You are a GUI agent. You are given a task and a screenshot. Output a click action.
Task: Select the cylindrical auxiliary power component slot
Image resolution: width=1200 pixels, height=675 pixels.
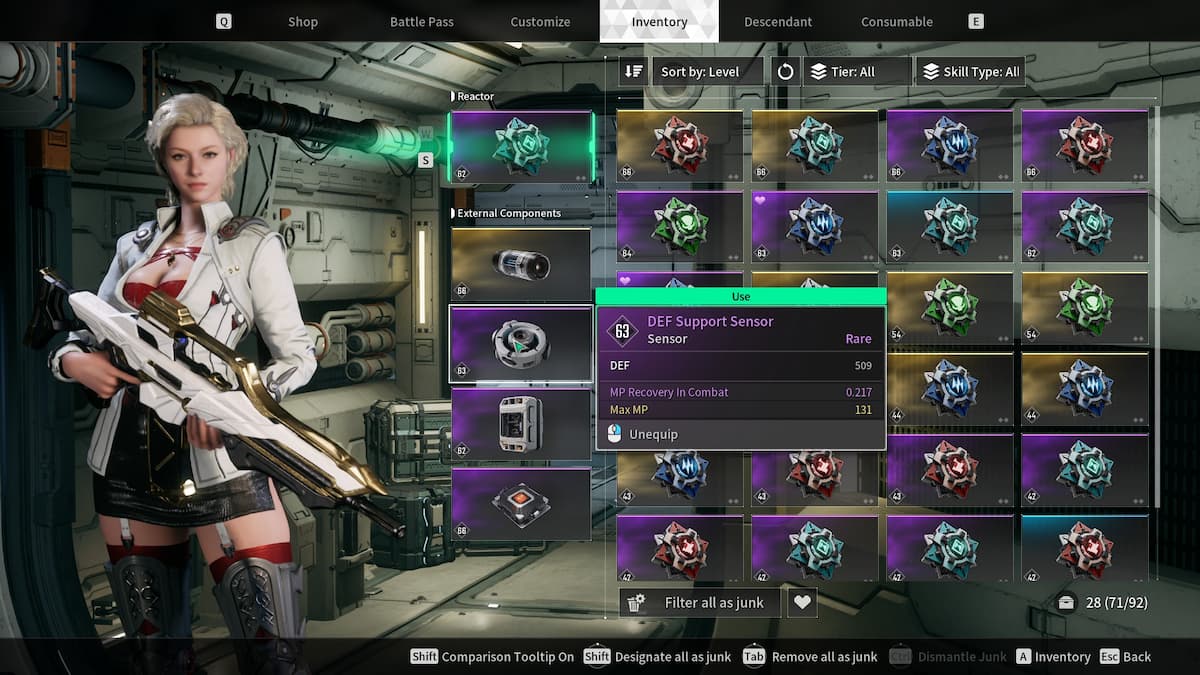pos(520,265)
